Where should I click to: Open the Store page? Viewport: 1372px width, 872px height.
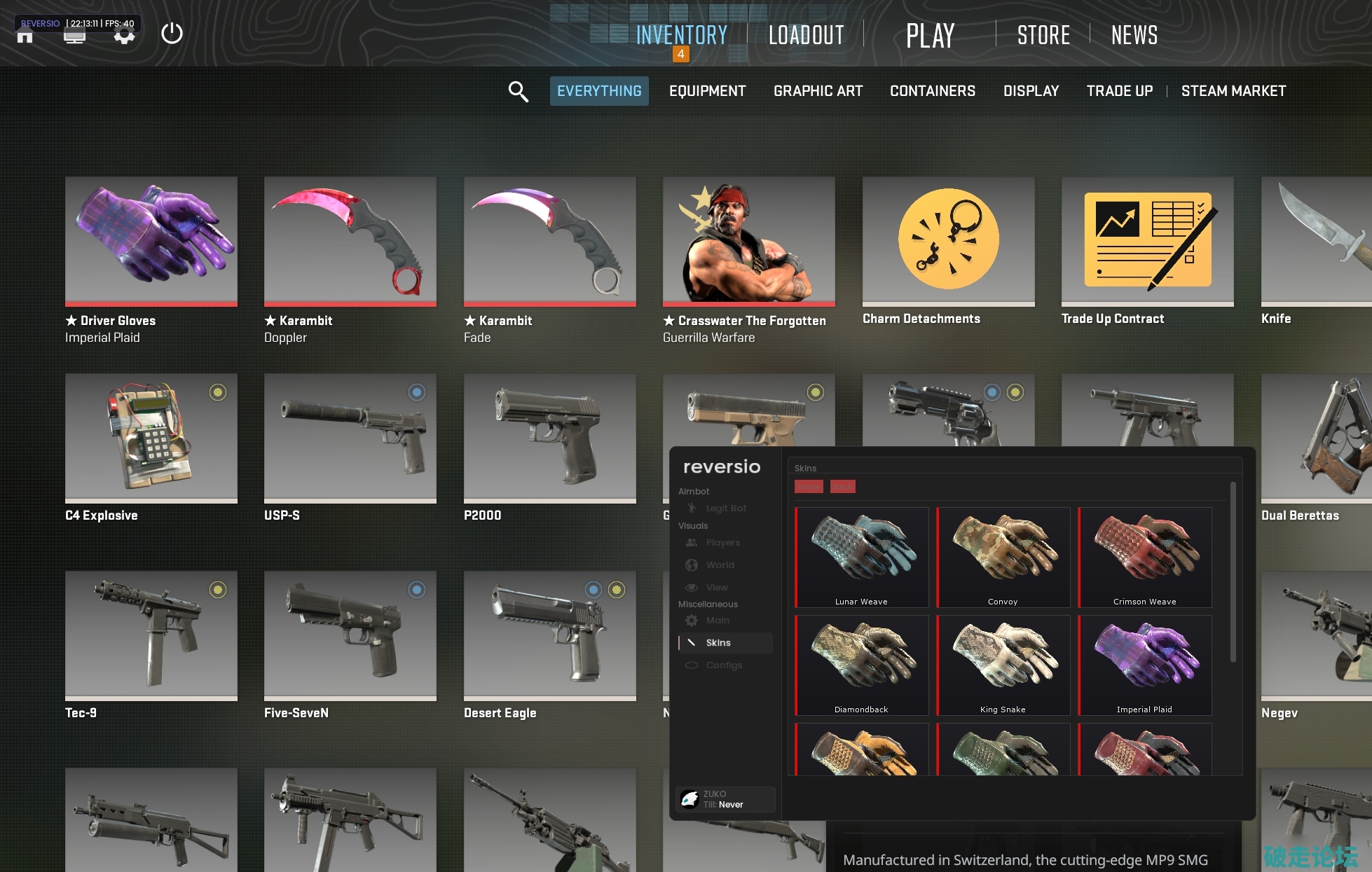pyautogui.click(x=1043, y=35)
